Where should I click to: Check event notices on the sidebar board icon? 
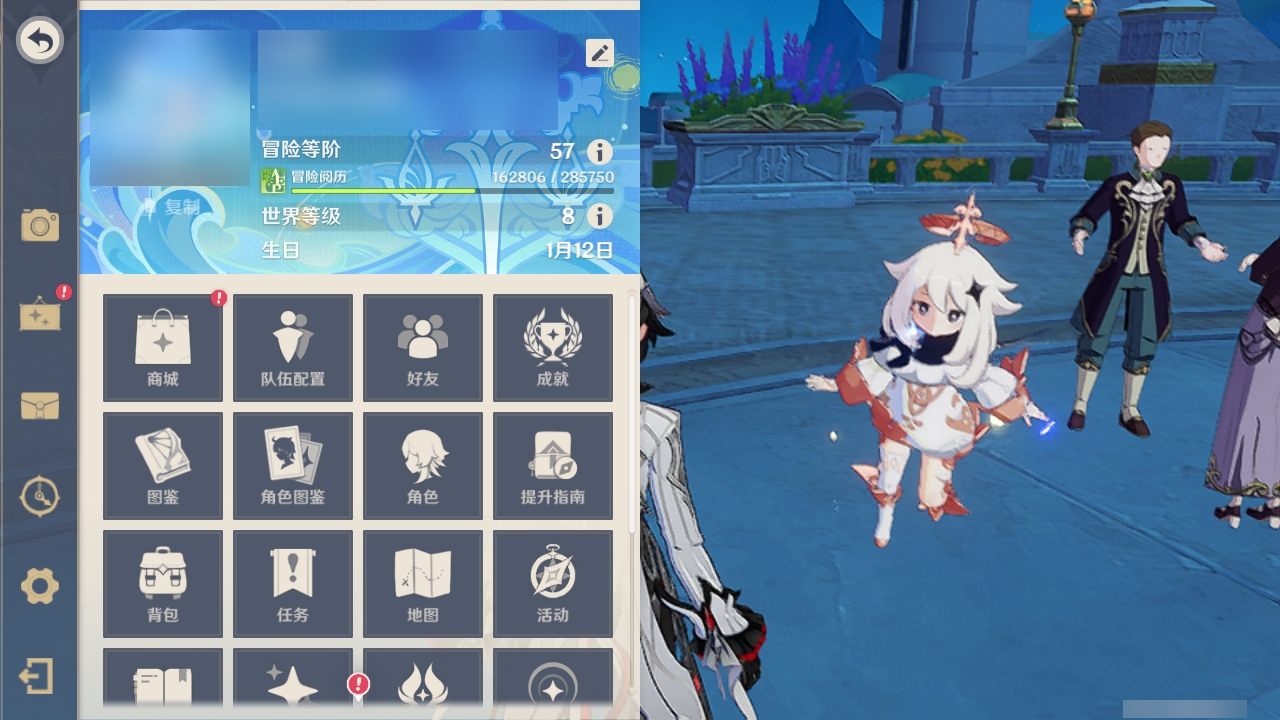(40, 315)
